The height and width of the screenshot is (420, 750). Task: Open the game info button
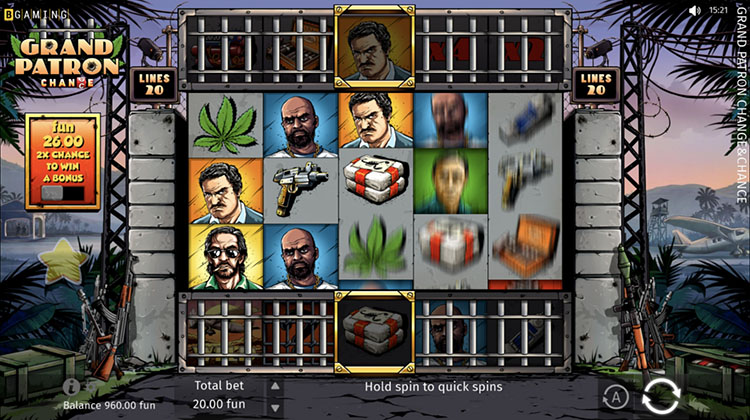pyautogui.click(x=71, y=386)
